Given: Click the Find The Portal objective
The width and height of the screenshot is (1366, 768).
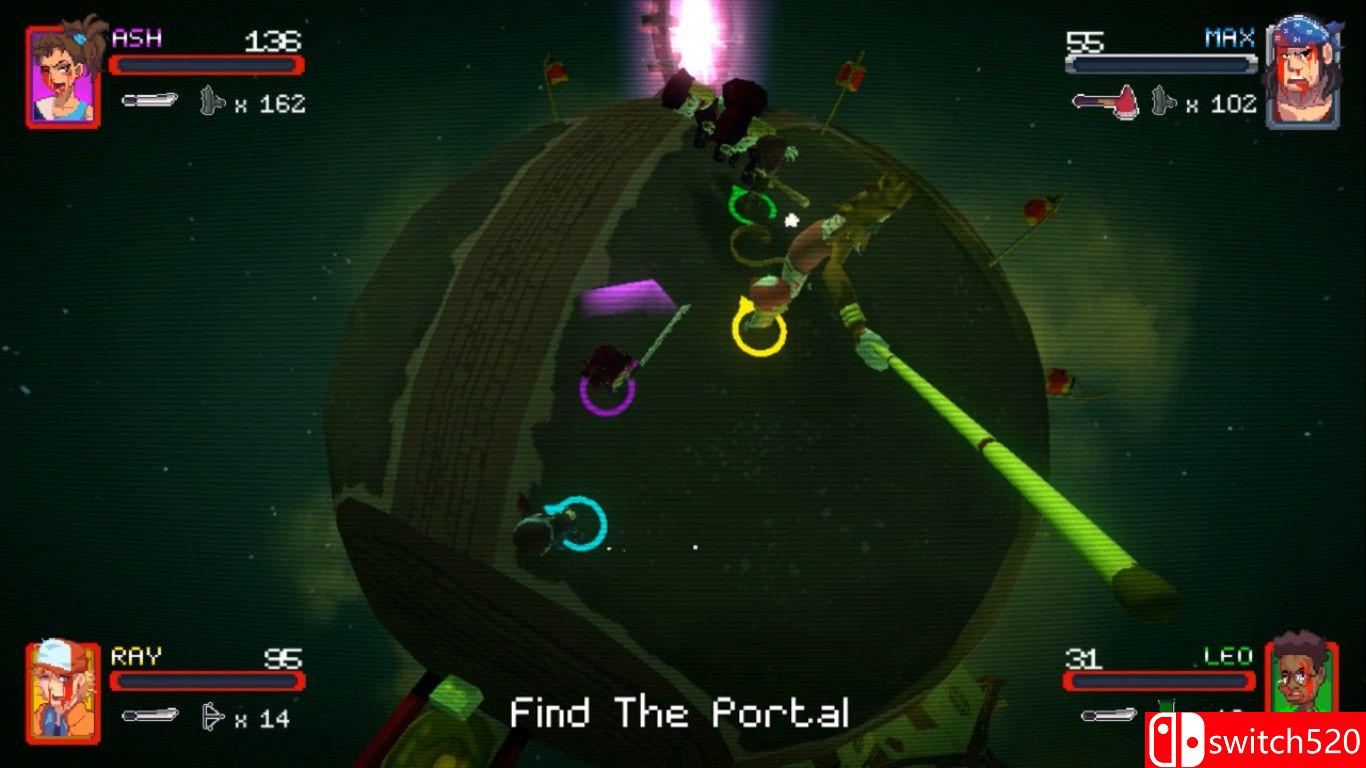Looking at the screenshot, I should click(x=680, y=713).
